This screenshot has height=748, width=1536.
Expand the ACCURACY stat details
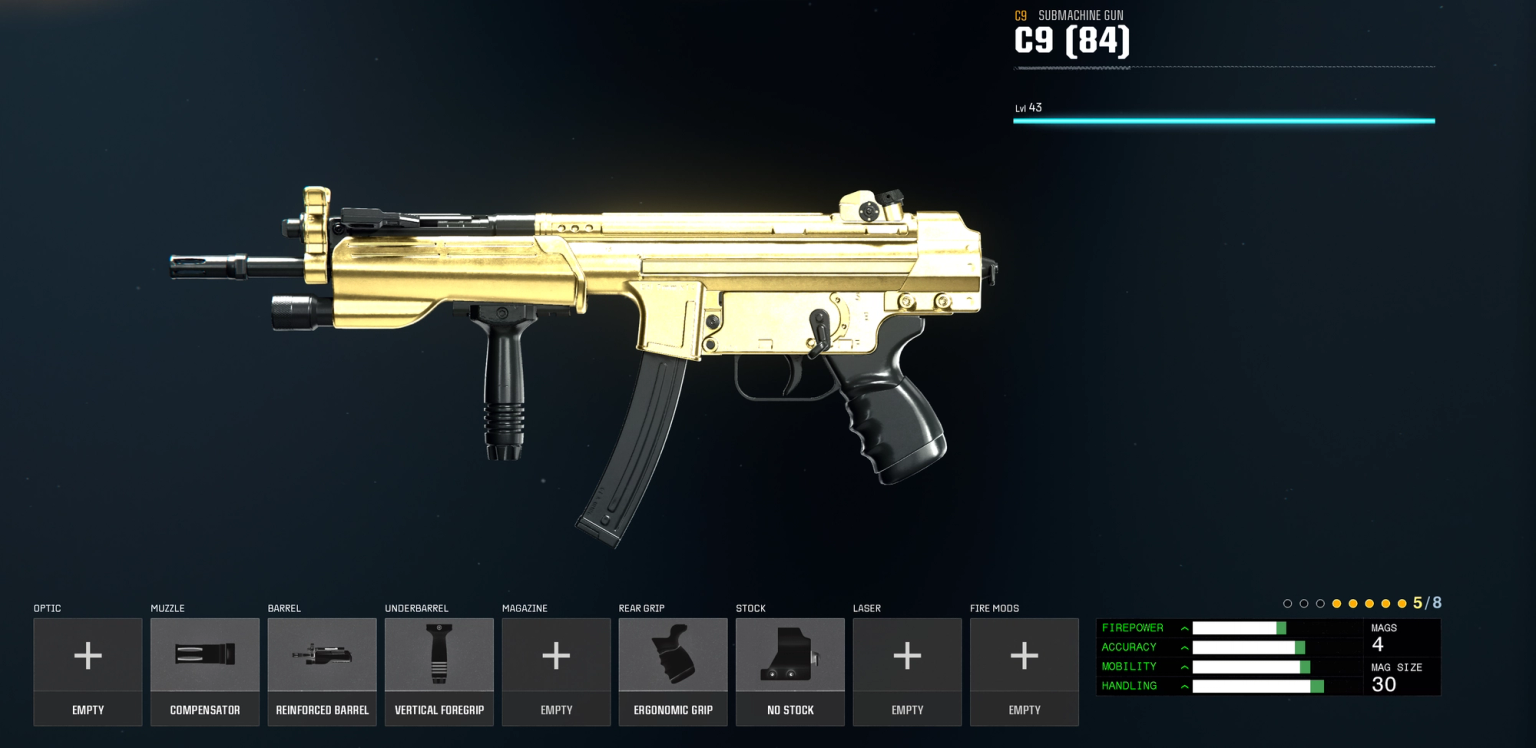click(1183, 647)
